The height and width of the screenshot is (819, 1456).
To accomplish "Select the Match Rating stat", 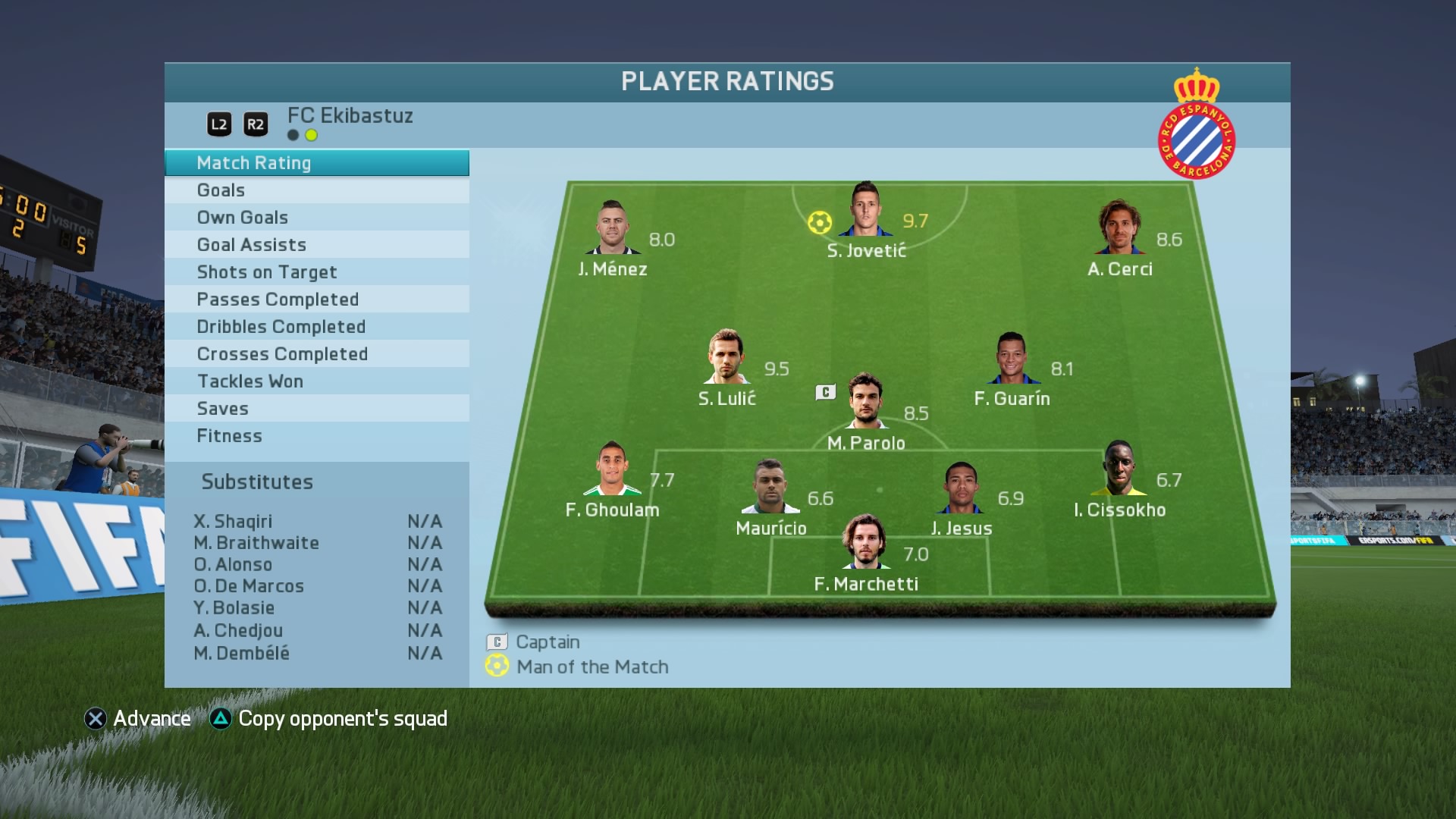I will pos(316,163).
